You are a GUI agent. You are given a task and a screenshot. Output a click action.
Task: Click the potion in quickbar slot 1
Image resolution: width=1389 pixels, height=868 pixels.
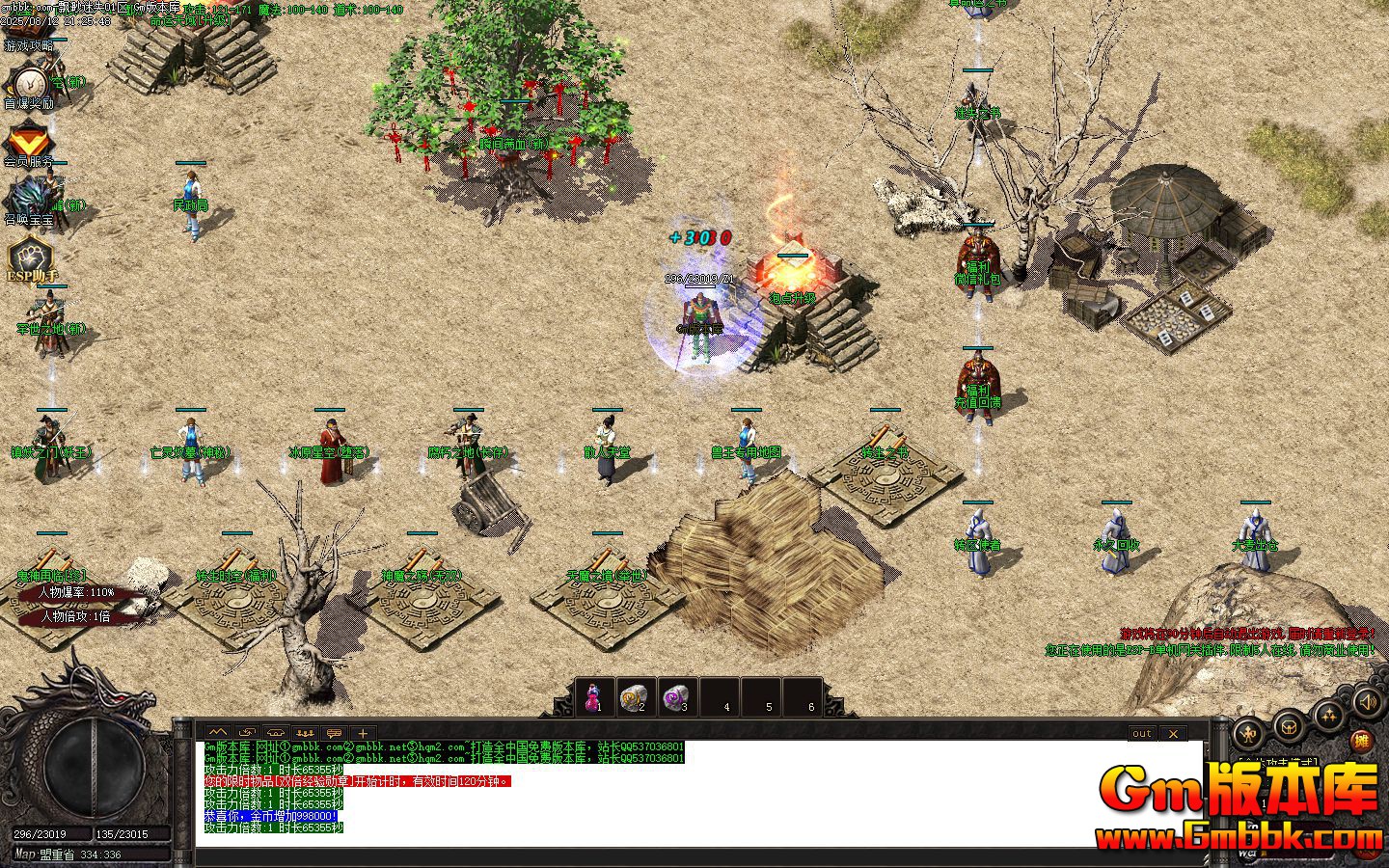[x=594, y=695]
